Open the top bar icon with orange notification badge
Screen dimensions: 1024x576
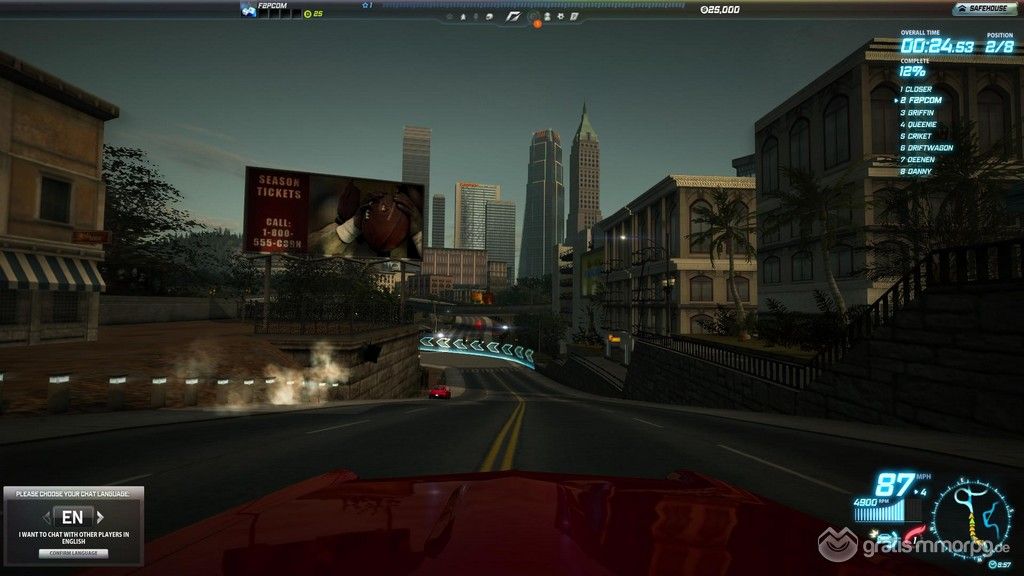[x=535, y=17]
